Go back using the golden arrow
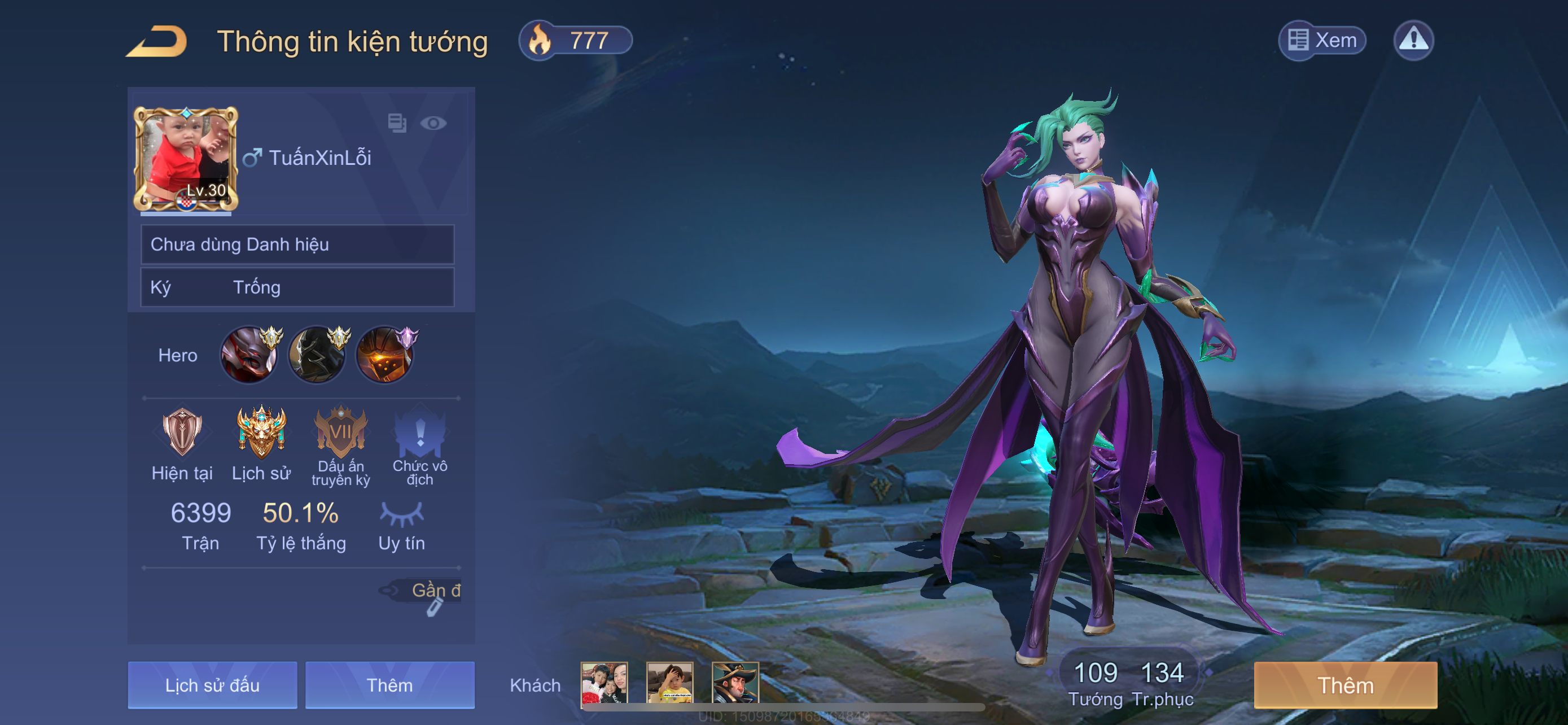This screenshot has width=1568, height=725. (x=157, y=41)
